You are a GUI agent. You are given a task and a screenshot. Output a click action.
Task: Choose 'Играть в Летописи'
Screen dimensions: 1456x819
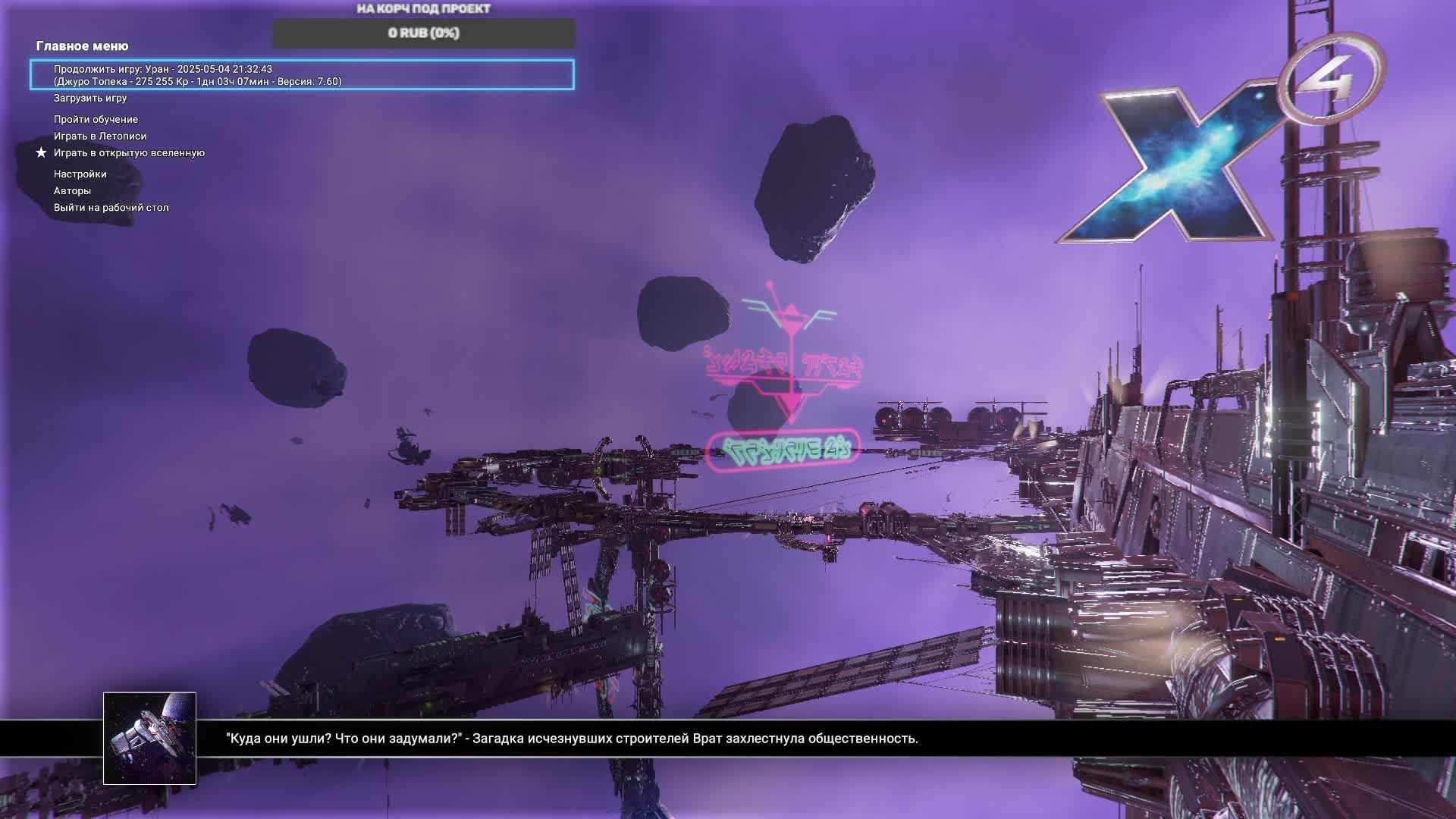100,136
